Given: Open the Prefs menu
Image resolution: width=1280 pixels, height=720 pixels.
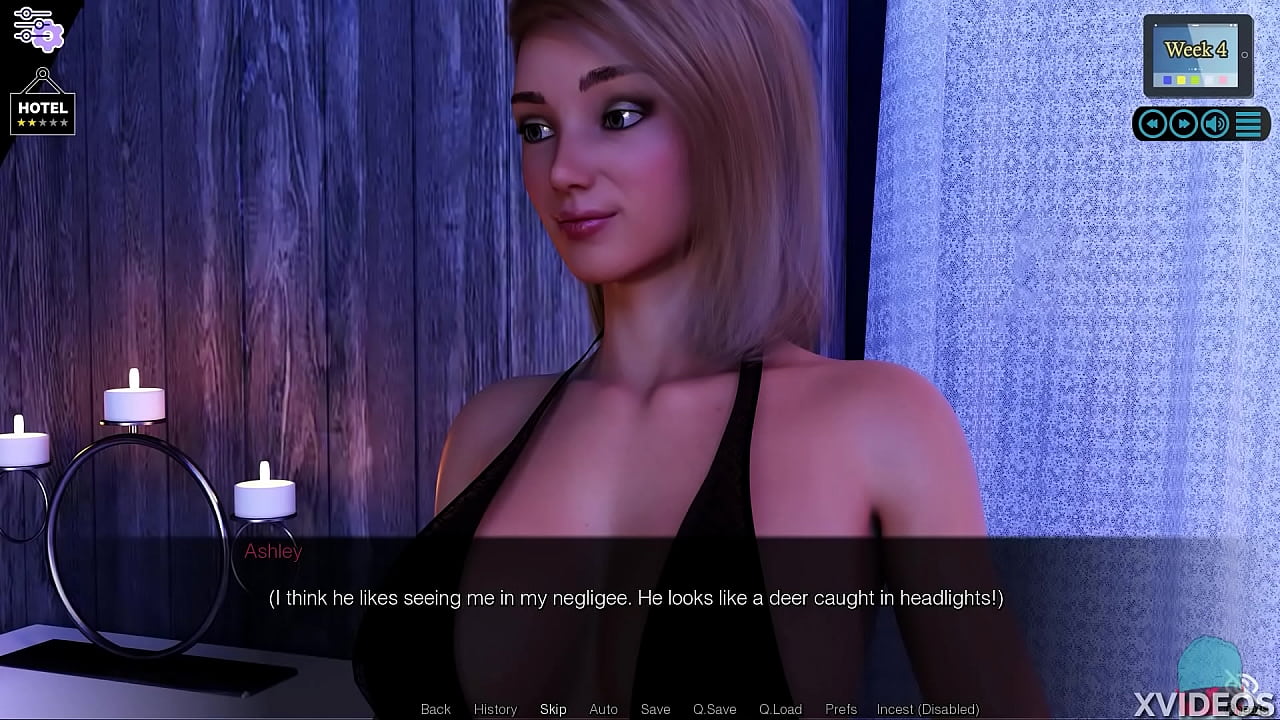Looking at the screenshot, I should tap(841, 708).
